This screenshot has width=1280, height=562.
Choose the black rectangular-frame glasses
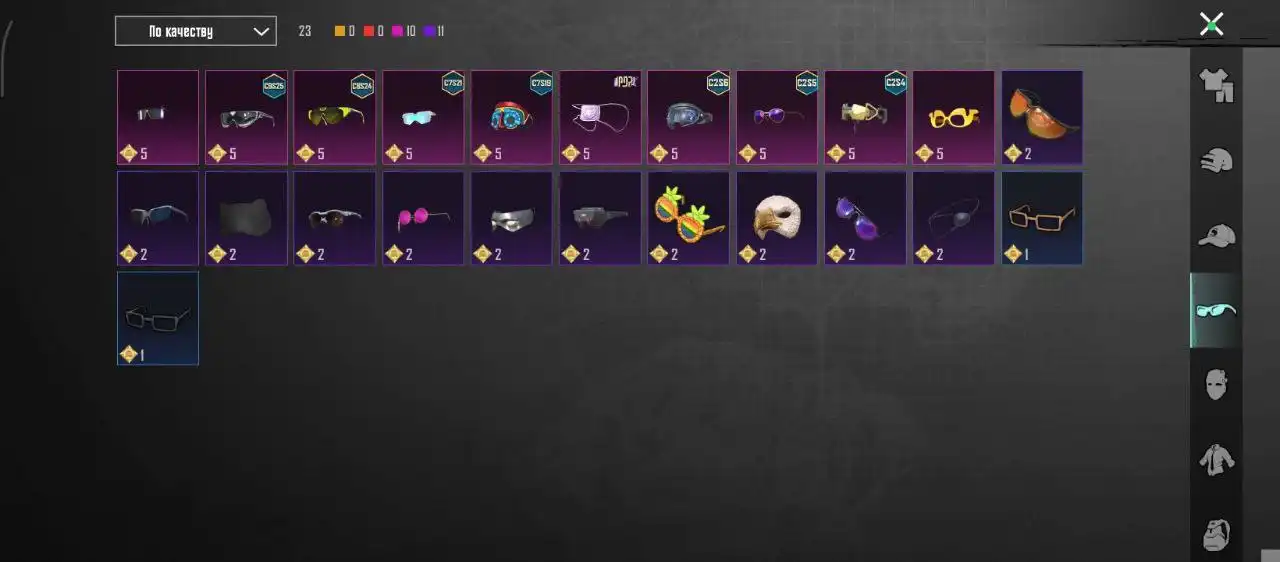click(x=158, y=318)
